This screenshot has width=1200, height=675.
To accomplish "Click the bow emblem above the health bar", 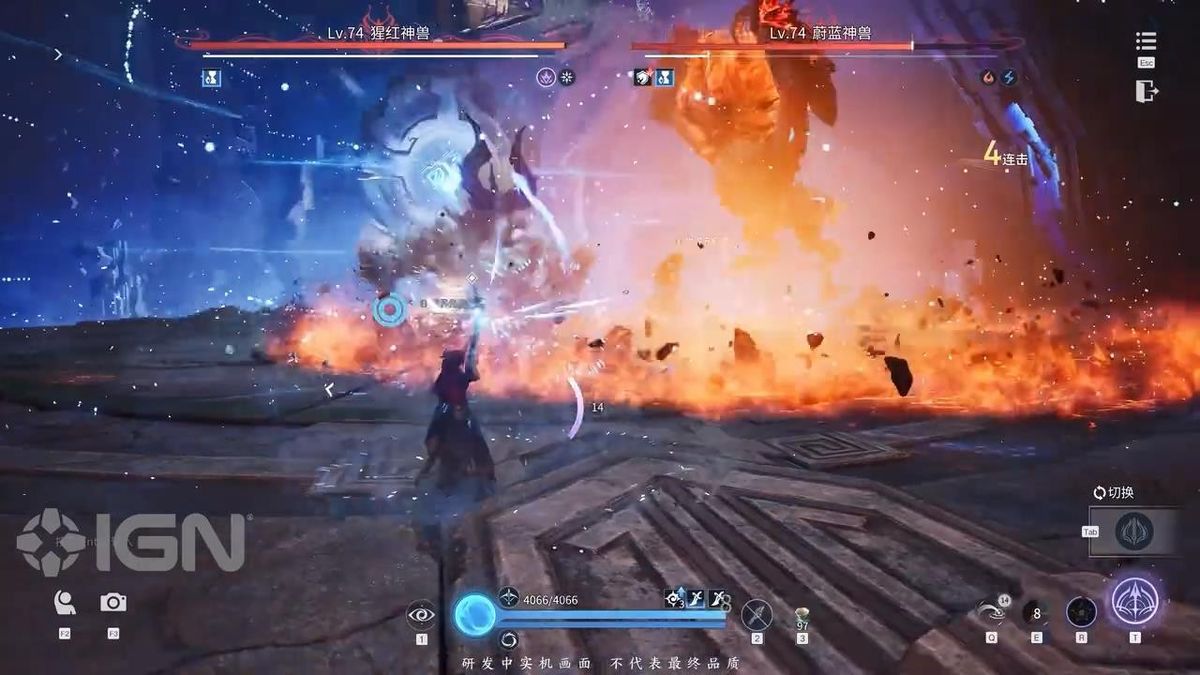I will click(x=508, y=597).
